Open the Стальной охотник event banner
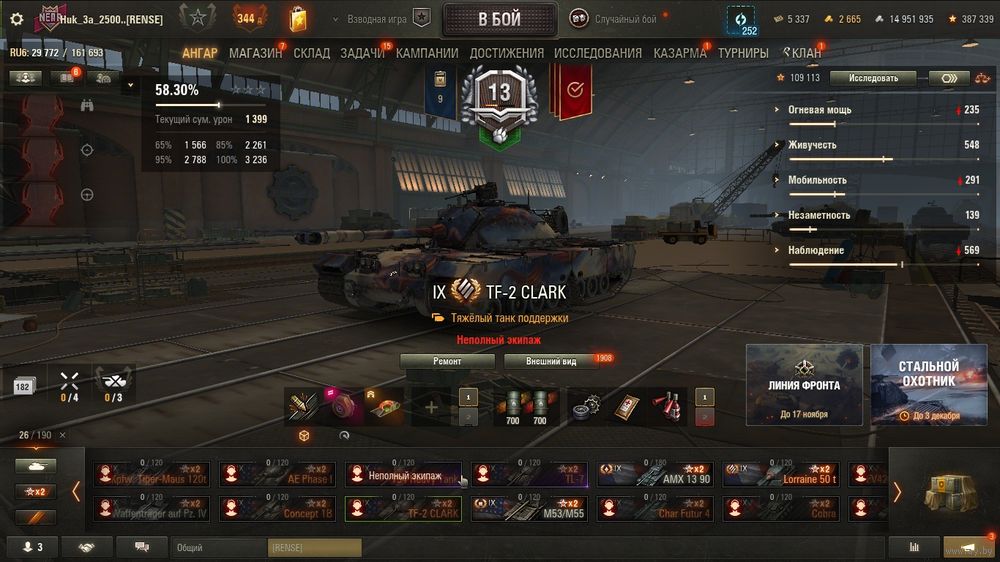Viewport: 1000px width, 562px height. pos(928,385)
